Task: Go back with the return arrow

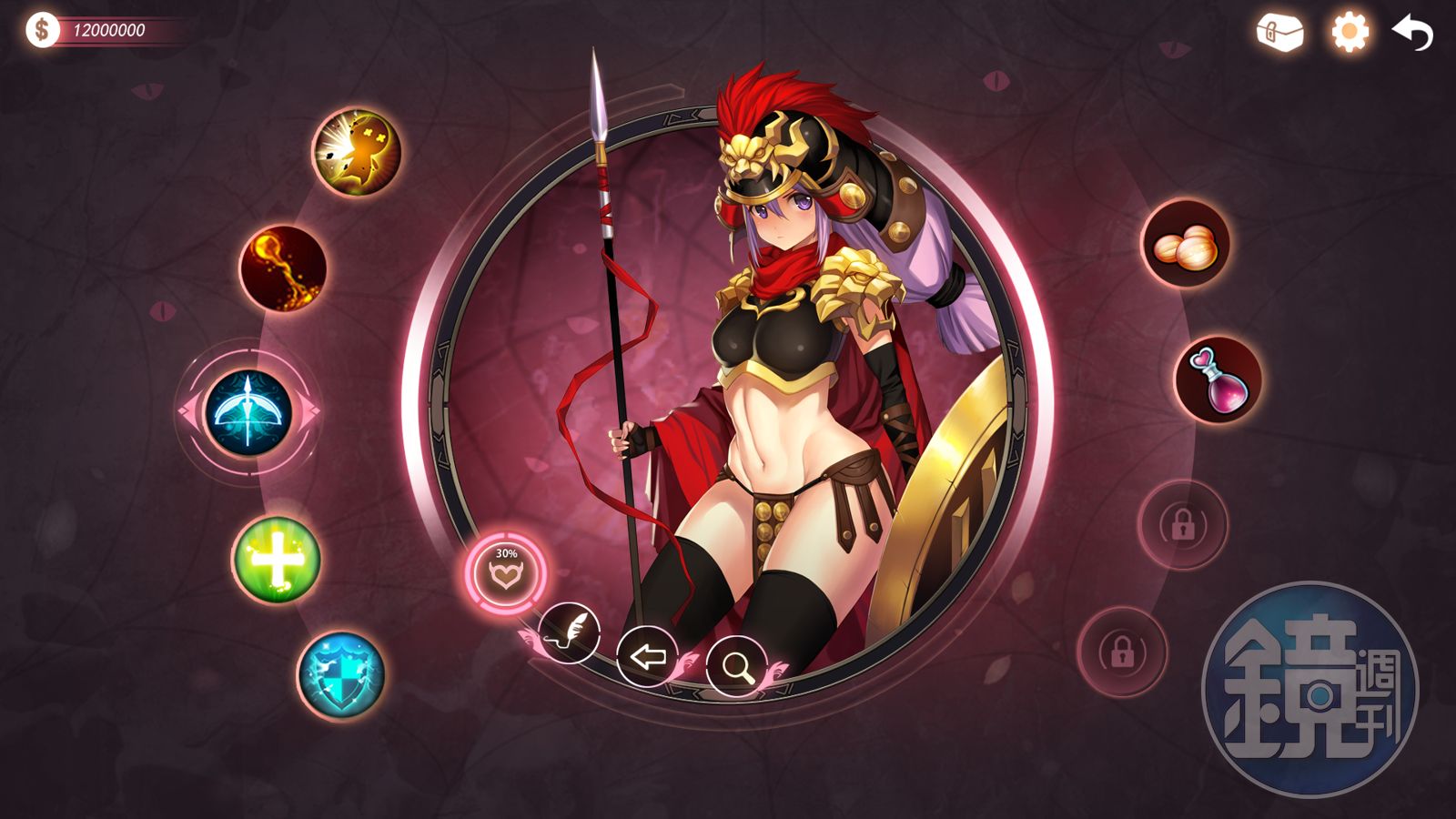Action: (x=1412, y=34)
